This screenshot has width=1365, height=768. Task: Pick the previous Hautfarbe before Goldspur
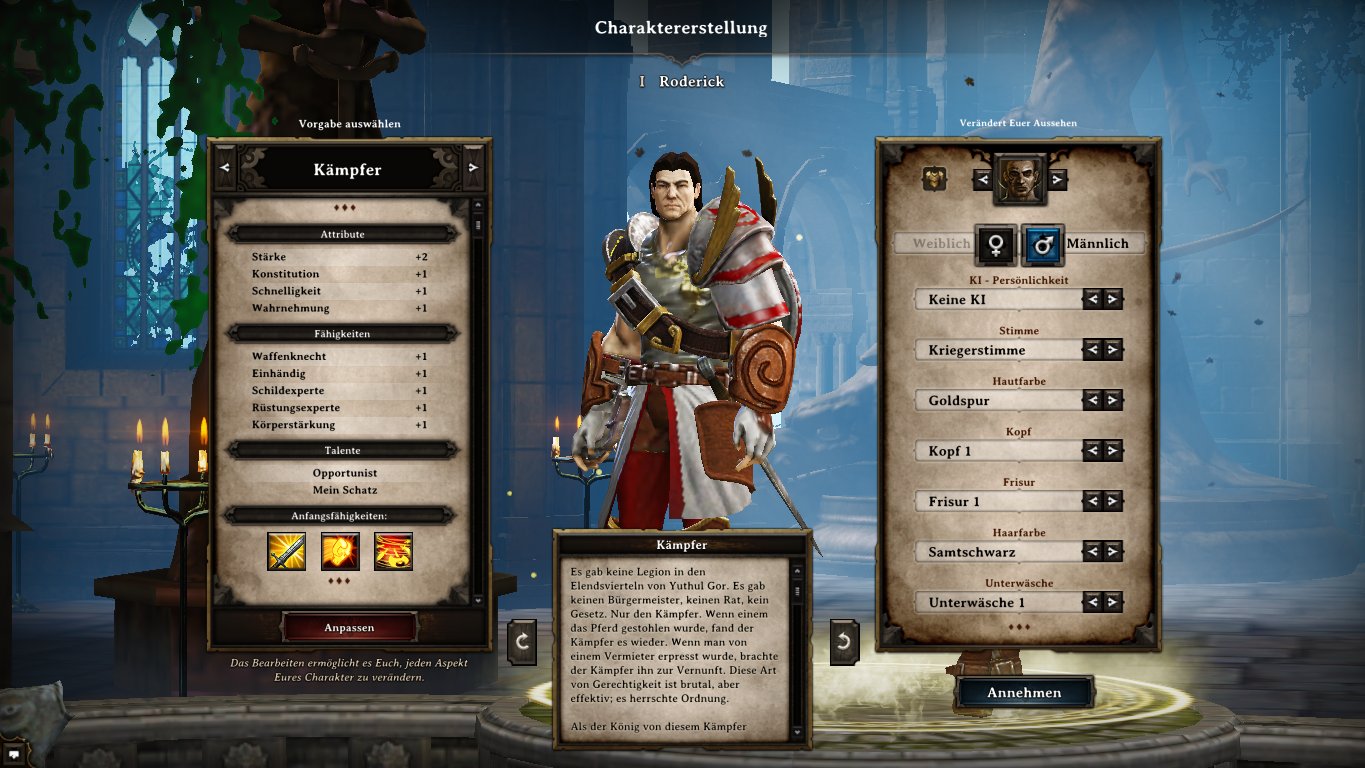tap(1092, 400)
